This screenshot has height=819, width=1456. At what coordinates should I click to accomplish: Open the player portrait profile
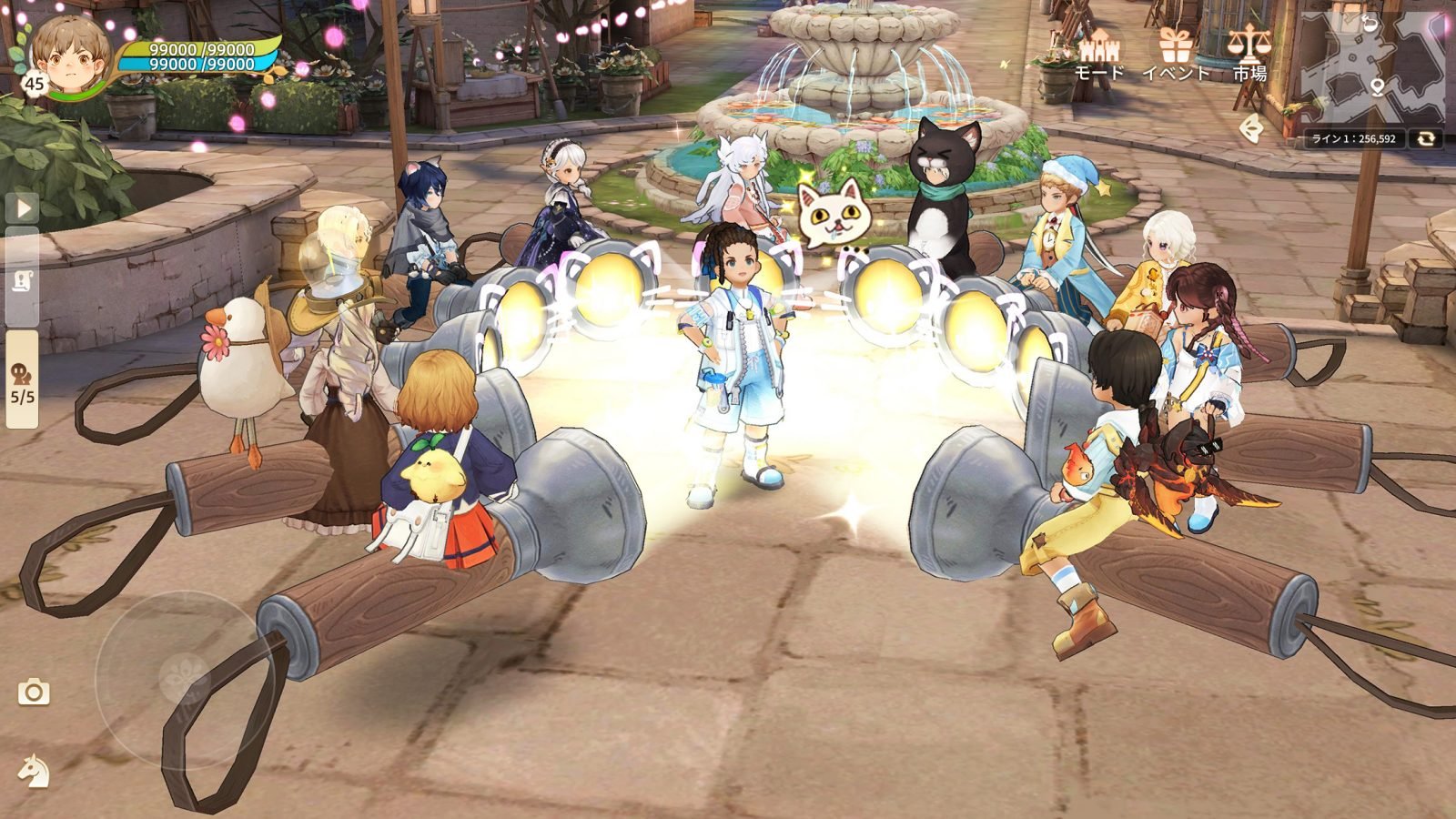(x=69, y=55)
